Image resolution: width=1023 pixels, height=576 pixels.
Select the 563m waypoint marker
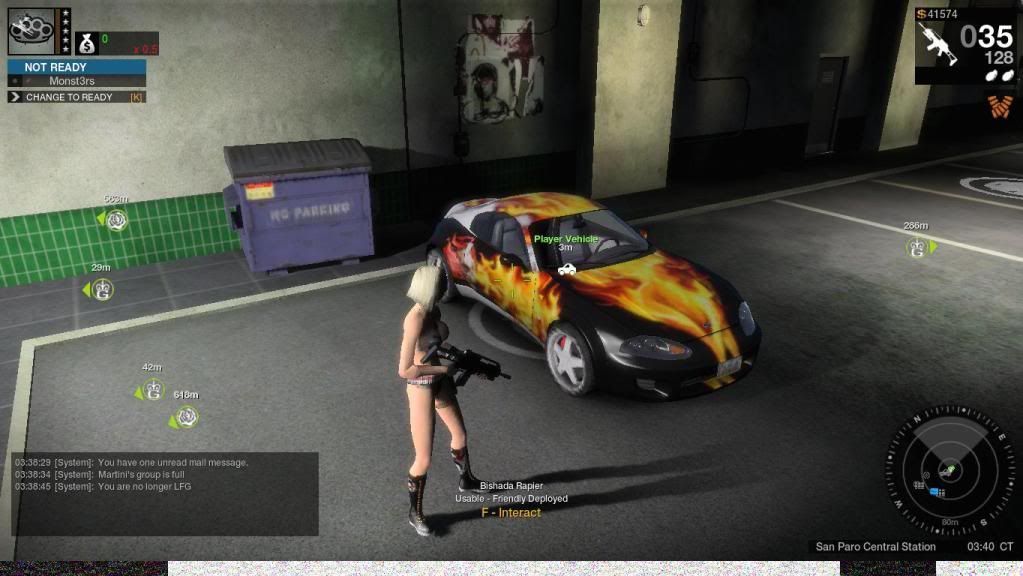(117, 219)
